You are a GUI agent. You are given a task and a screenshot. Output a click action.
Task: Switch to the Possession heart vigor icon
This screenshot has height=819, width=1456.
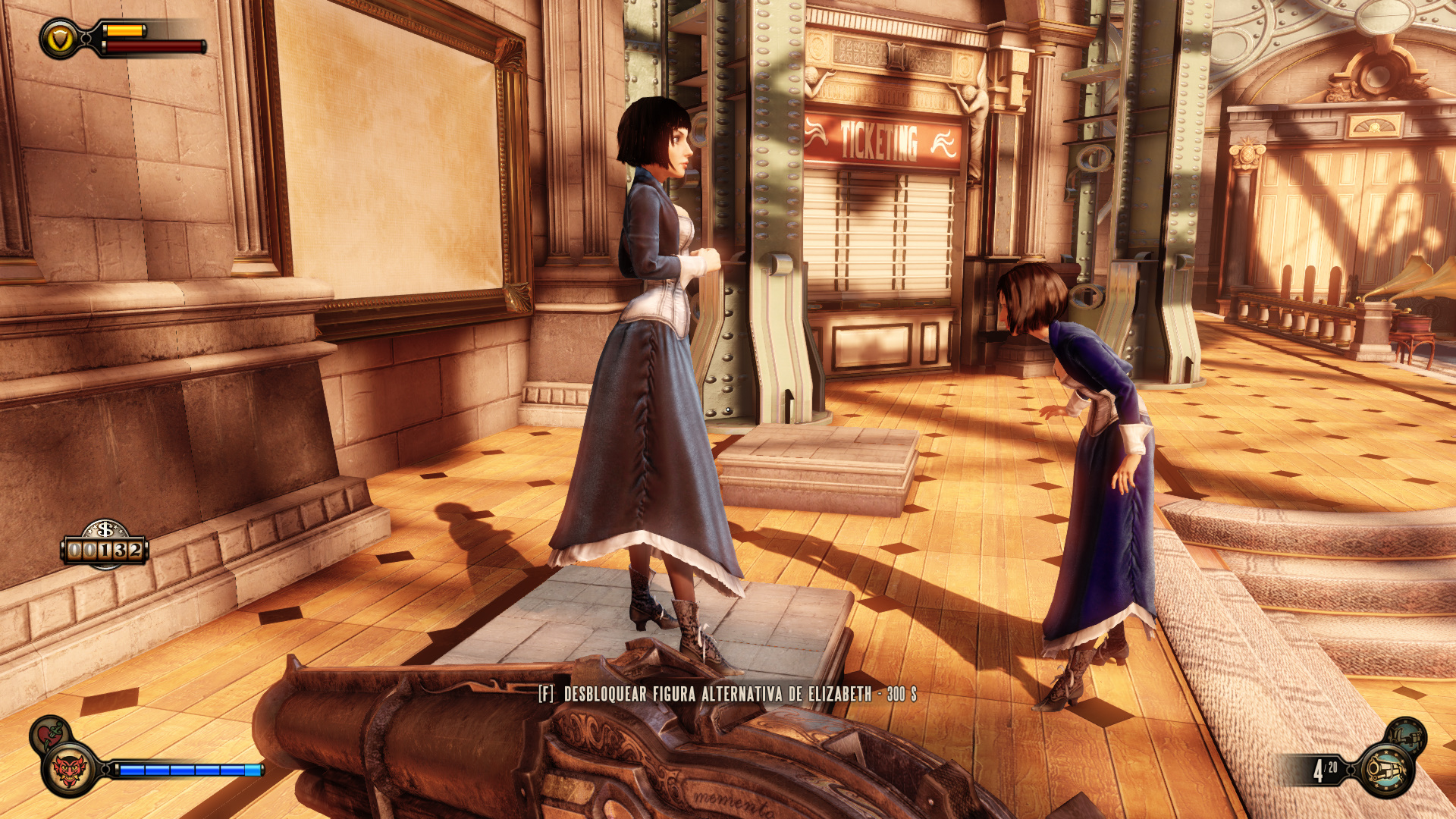coord(50,733)
